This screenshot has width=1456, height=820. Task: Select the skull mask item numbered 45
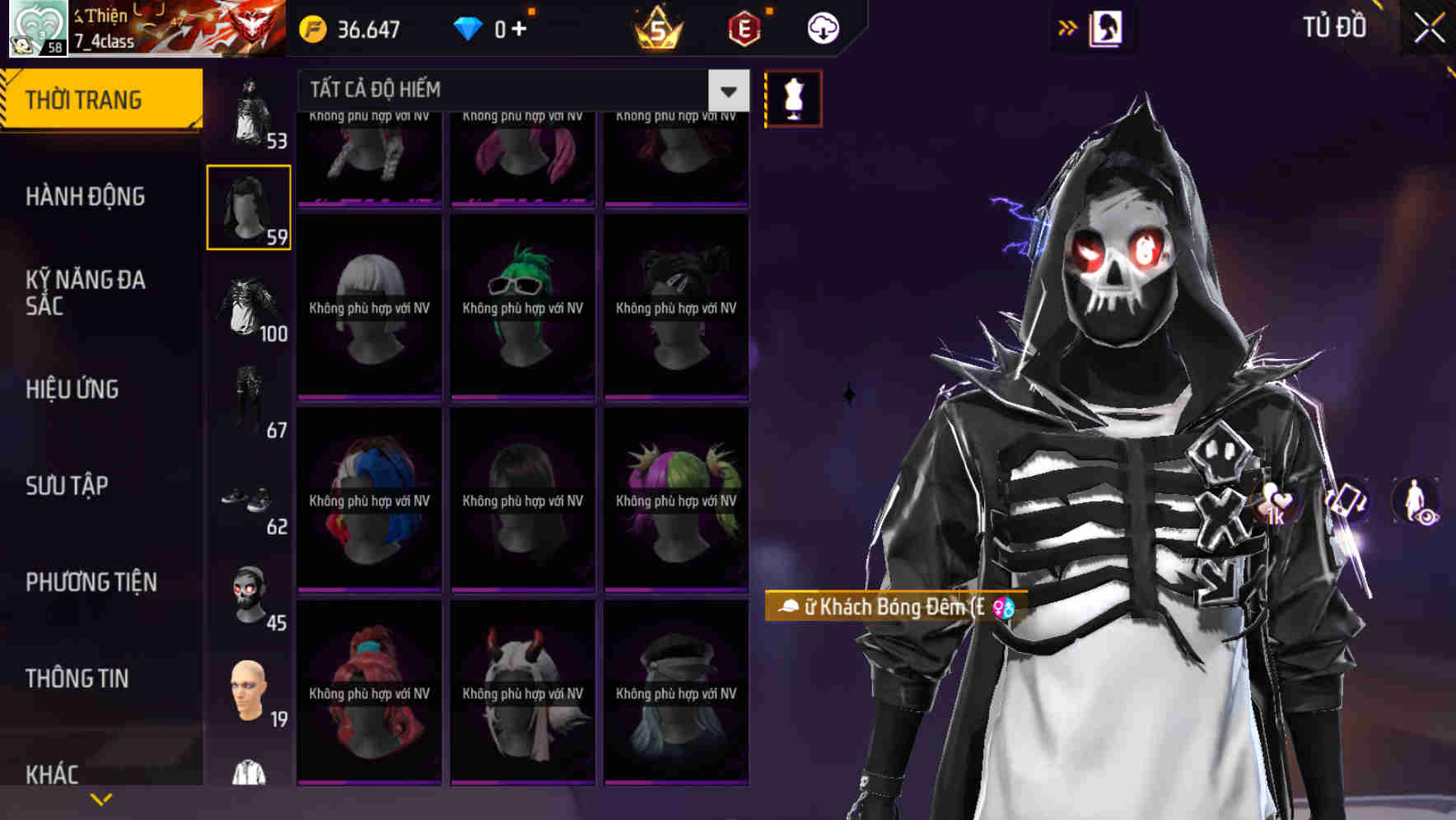(x=248, y=594)
